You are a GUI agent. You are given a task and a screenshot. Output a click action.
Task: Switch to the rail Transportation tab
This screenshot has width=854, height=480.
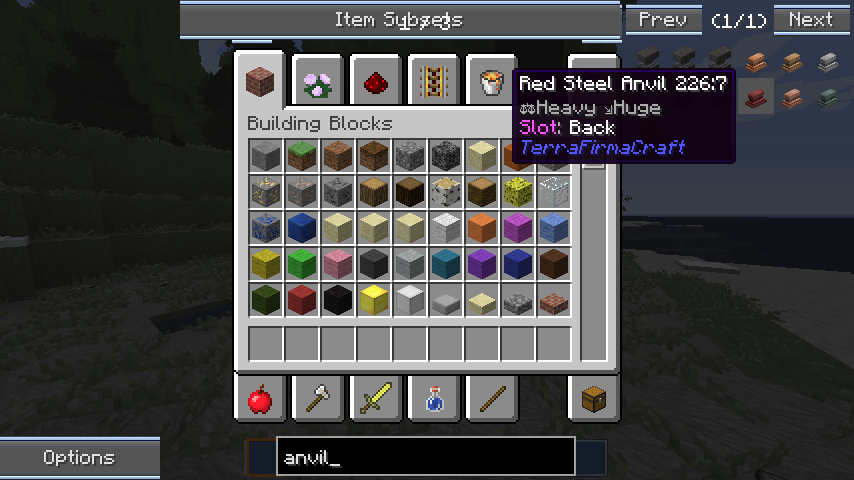(x=433, y=82)
